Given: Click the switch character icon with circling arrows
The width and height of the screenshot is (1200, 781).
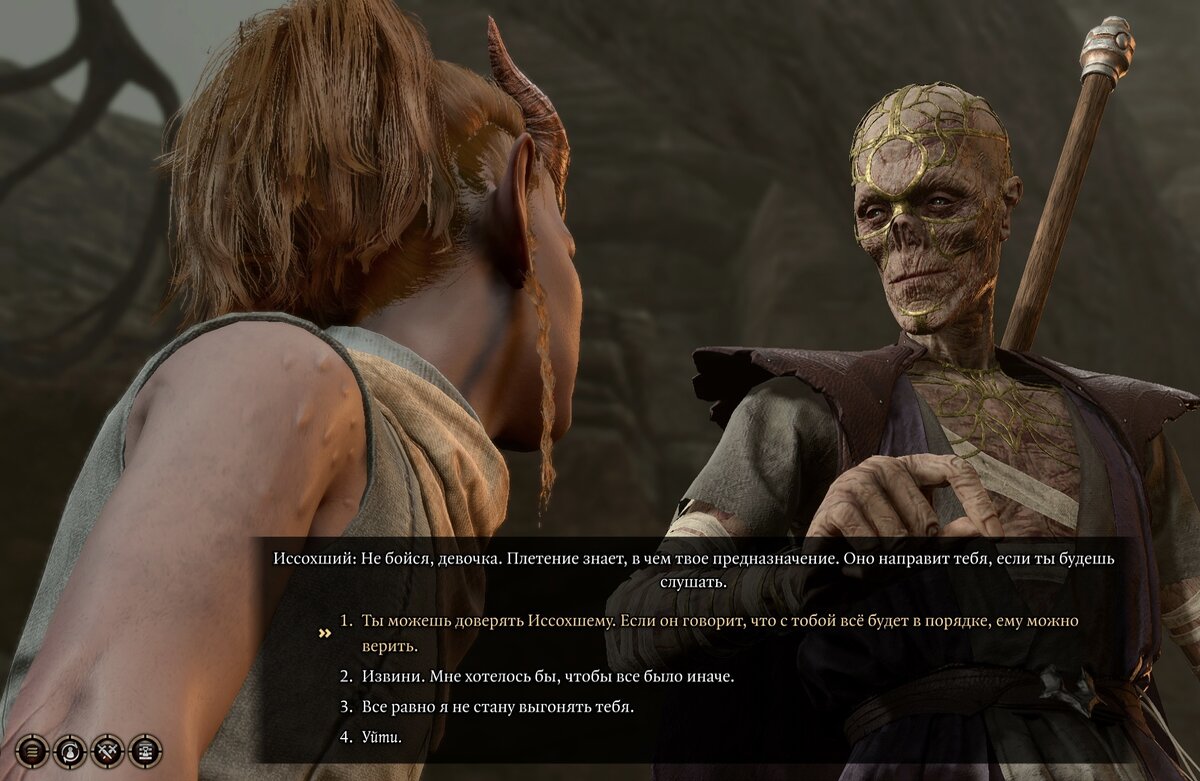Looking at the screenshot, I should [x=71, y=749].
